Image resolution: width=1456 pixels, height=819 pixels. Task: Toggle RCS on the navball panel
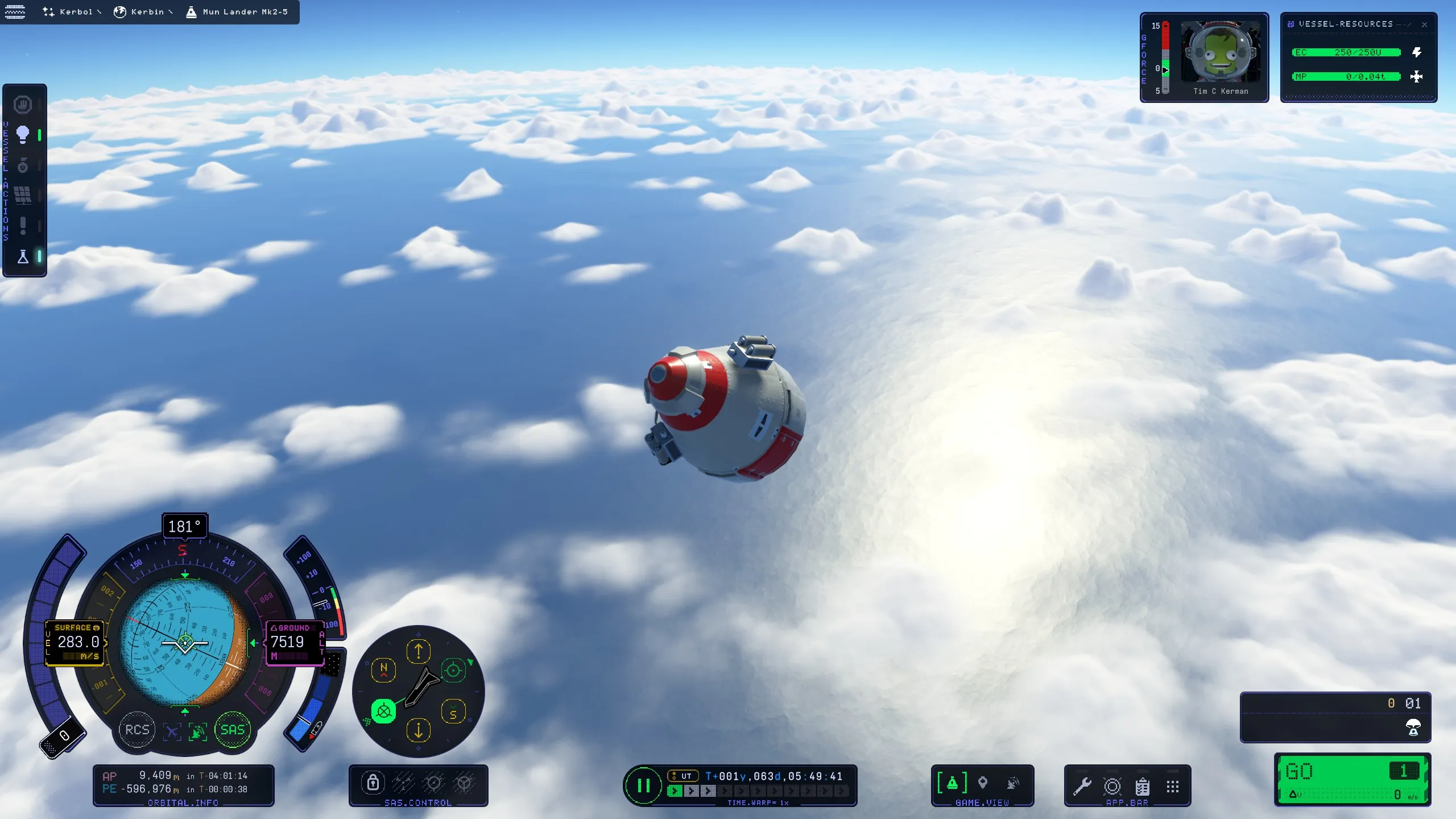click(x=136, y=730)
